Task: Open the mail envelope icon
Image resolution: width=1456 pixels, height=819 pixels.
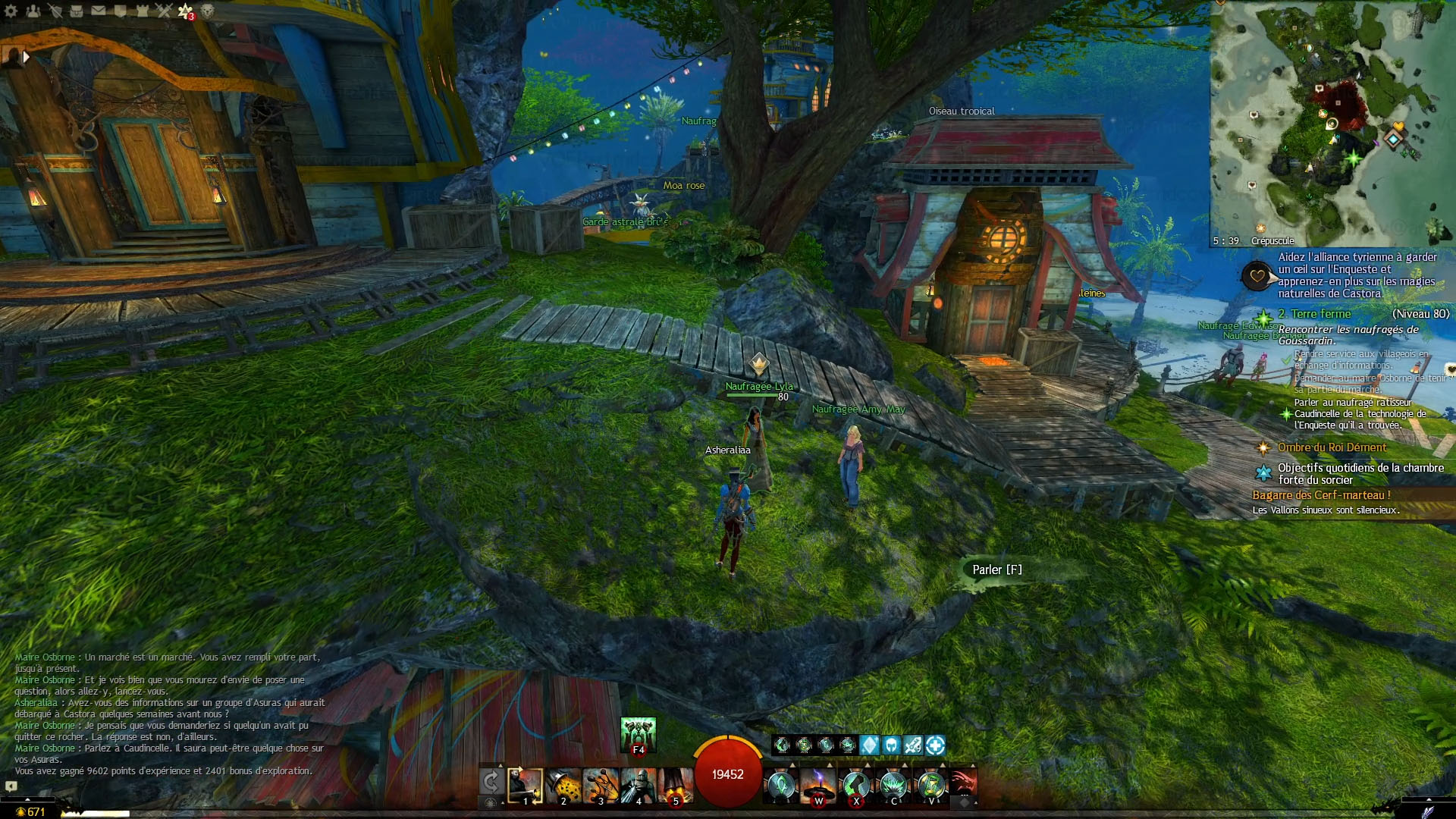Action: [x=99, y=11]
